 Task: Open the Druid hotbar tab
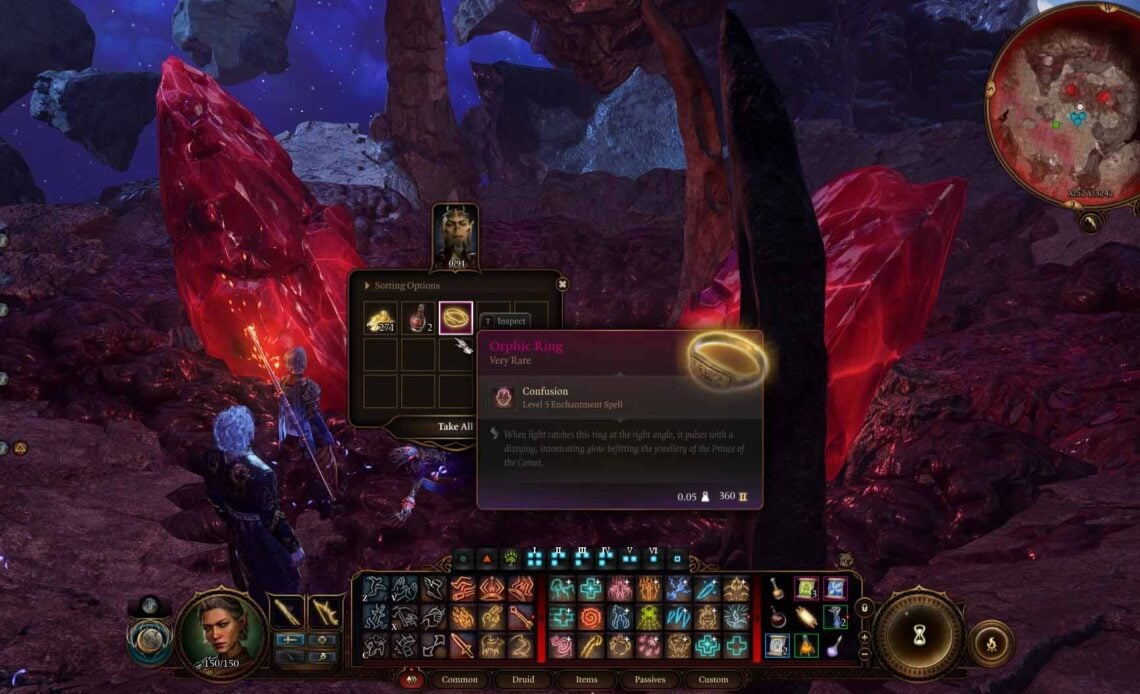pyautogui.click(x=523, y=680)
